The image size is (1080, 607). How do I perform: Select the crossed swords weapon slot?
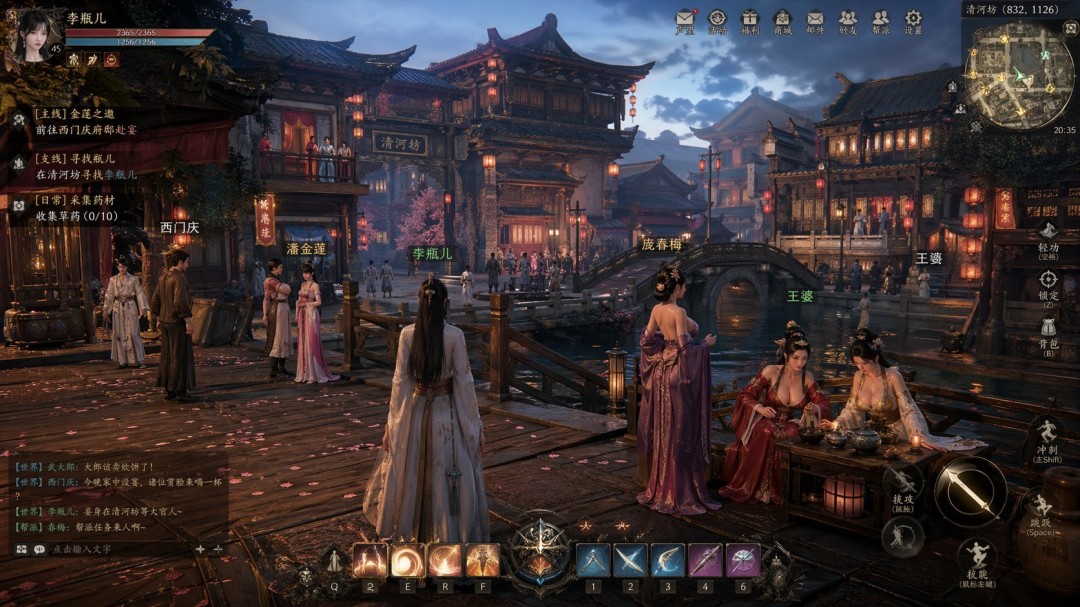tap(629, 560)
